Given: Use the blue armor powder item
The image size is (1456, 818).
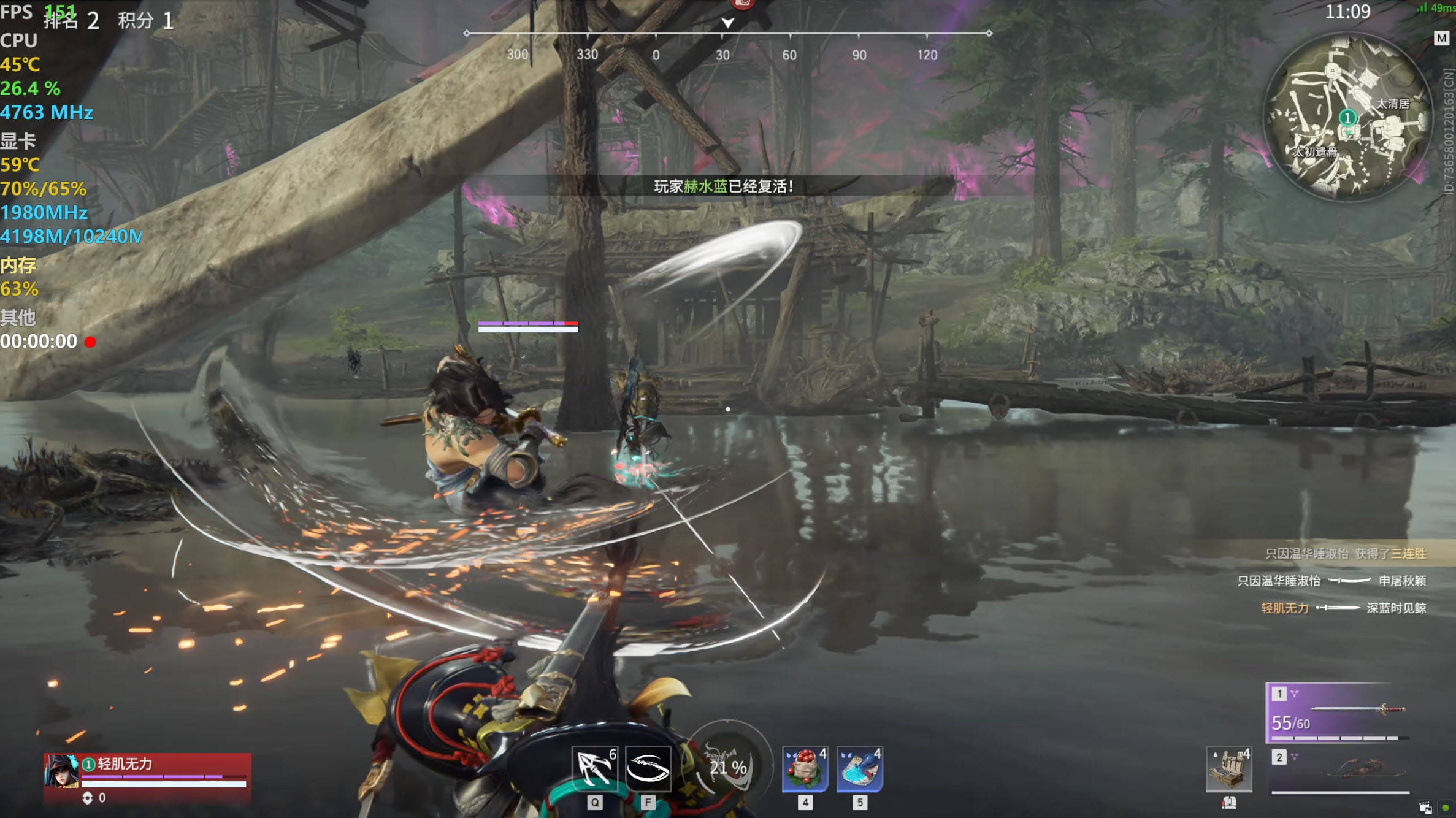Looking at the screenshot, I should (860, 769).
